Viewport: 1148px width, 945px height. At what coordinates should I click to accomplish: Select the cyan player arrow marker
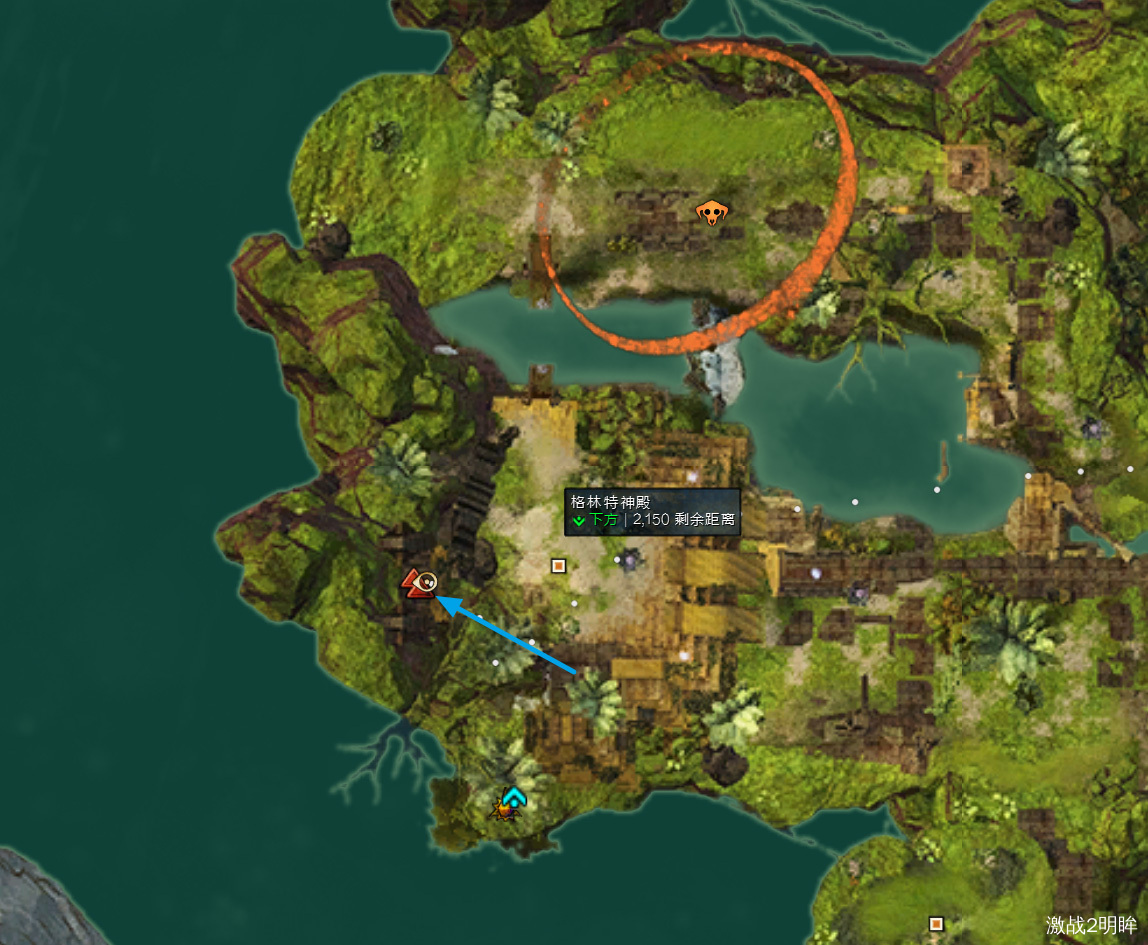514,797
